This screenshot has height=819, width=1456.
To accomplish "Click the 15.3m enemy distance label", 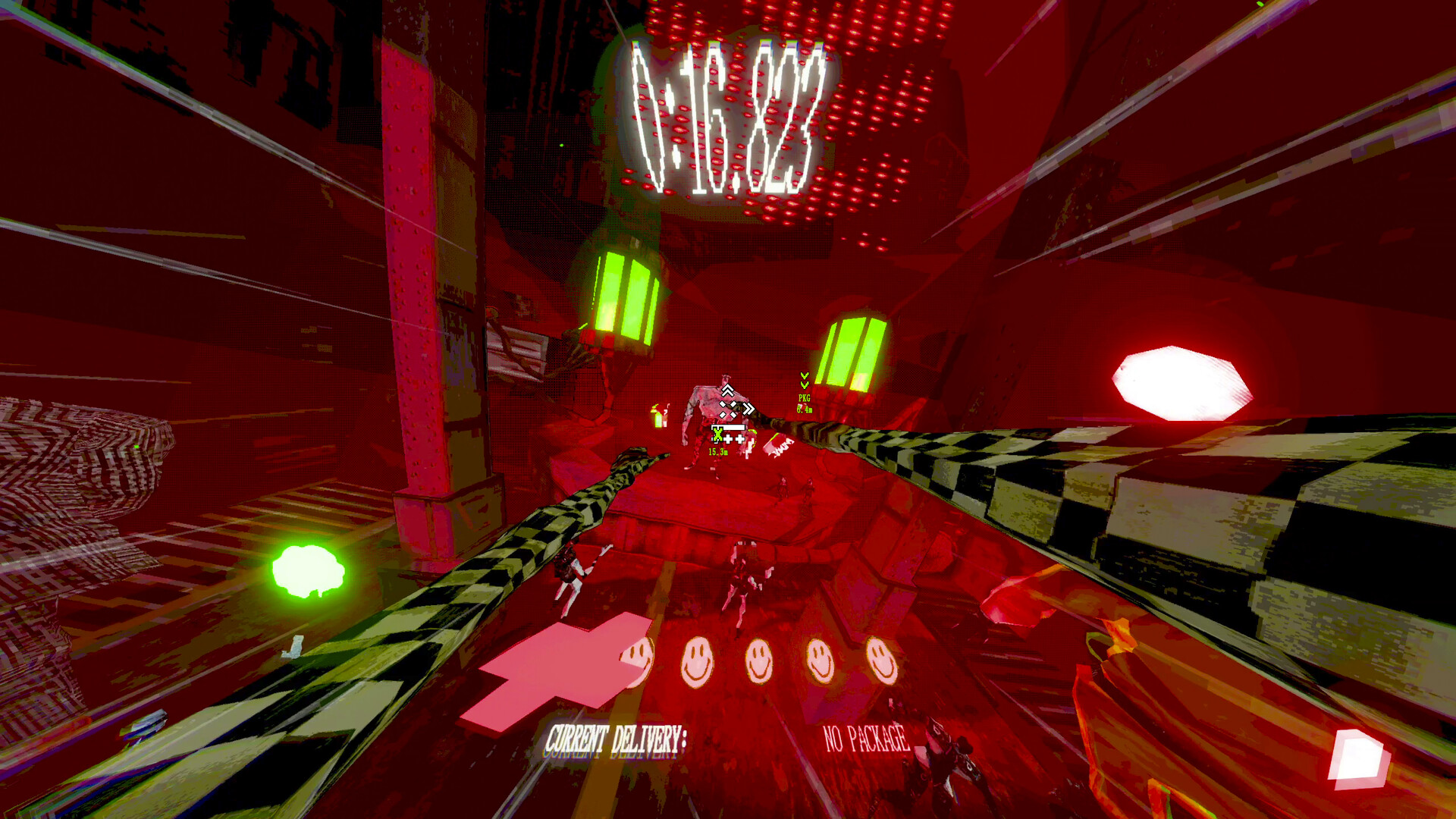I will [x=718, y=451].
